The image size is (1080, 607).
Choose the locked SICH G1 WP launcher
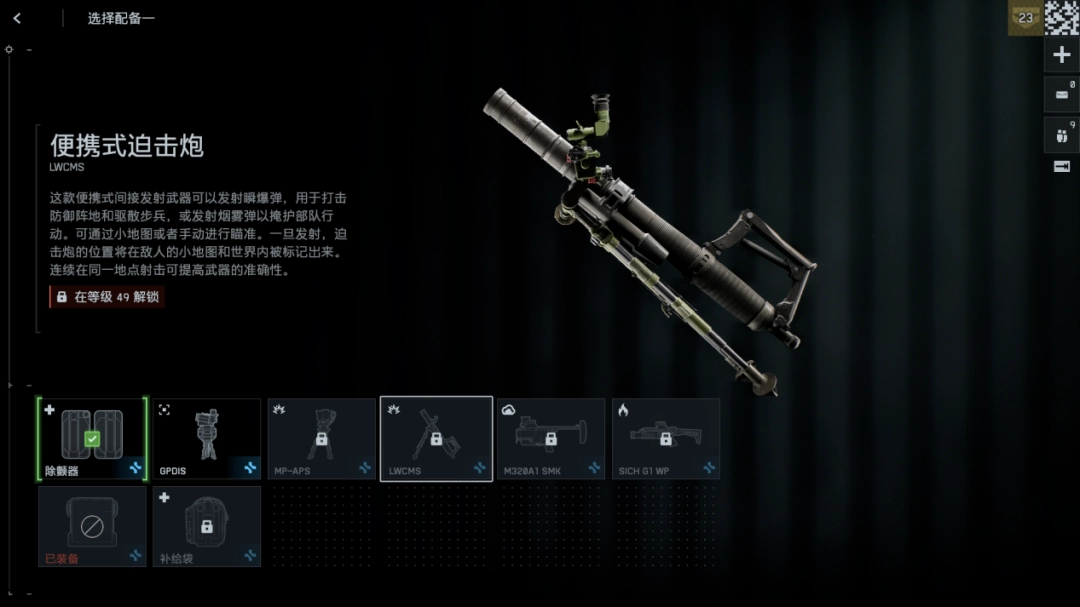(x=665, y=438)
